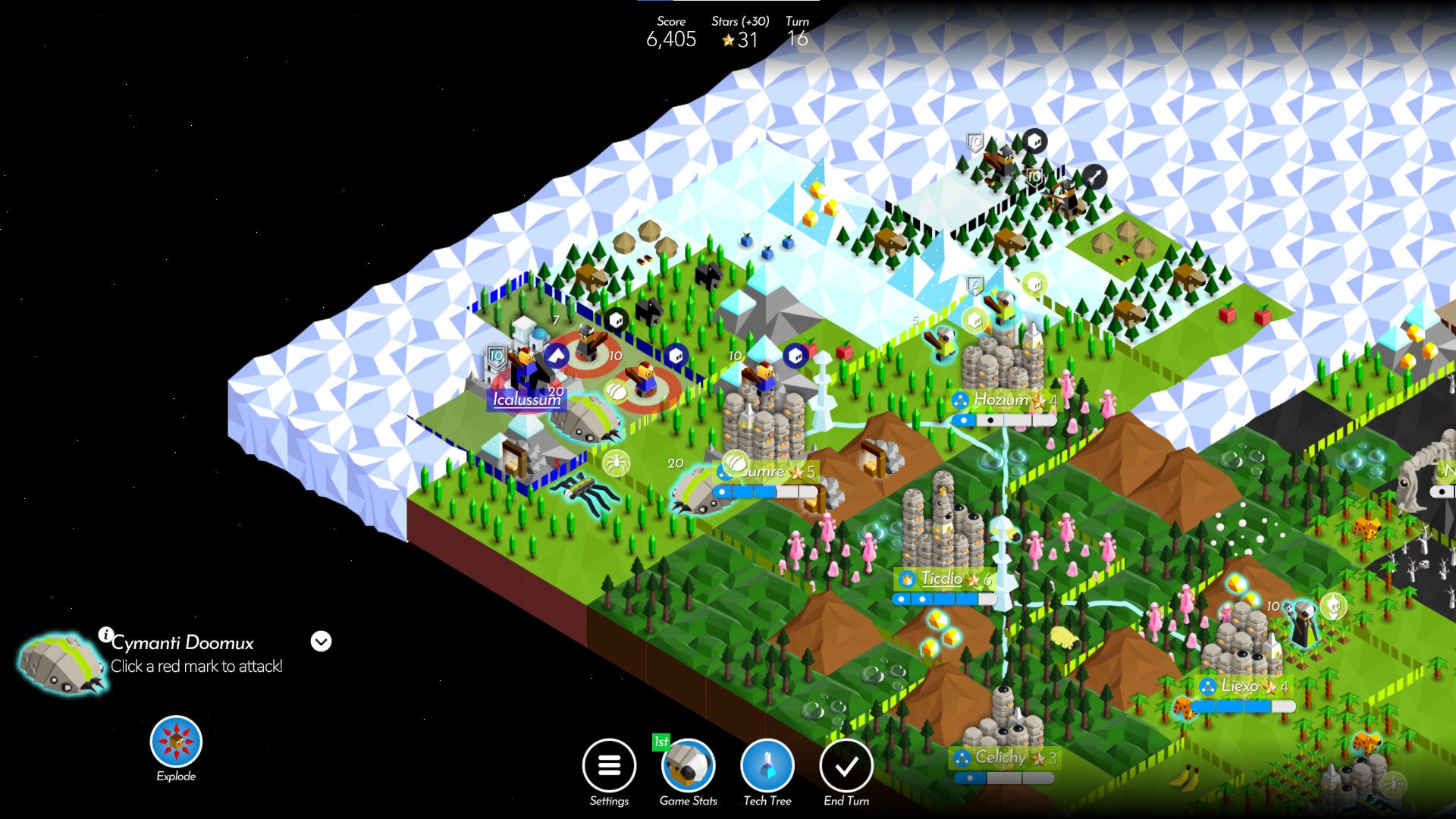Select the Ticdio capital city label
This screenshot has width=1456, height=819.
(942, 579)
